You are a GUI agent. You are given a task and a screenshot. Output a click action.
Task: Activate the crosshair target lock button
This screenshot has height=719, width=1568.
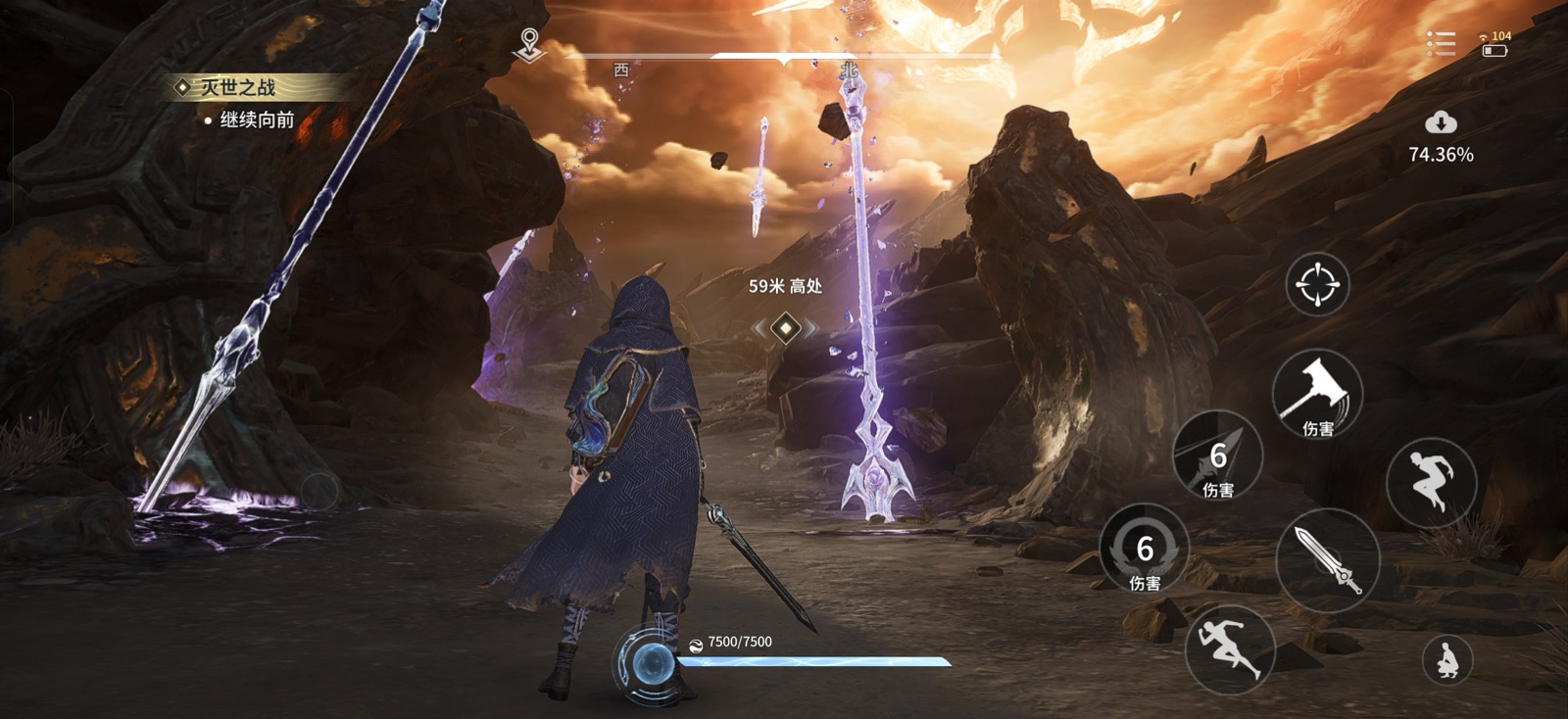pyautogui.click(x=1317, y=284)
